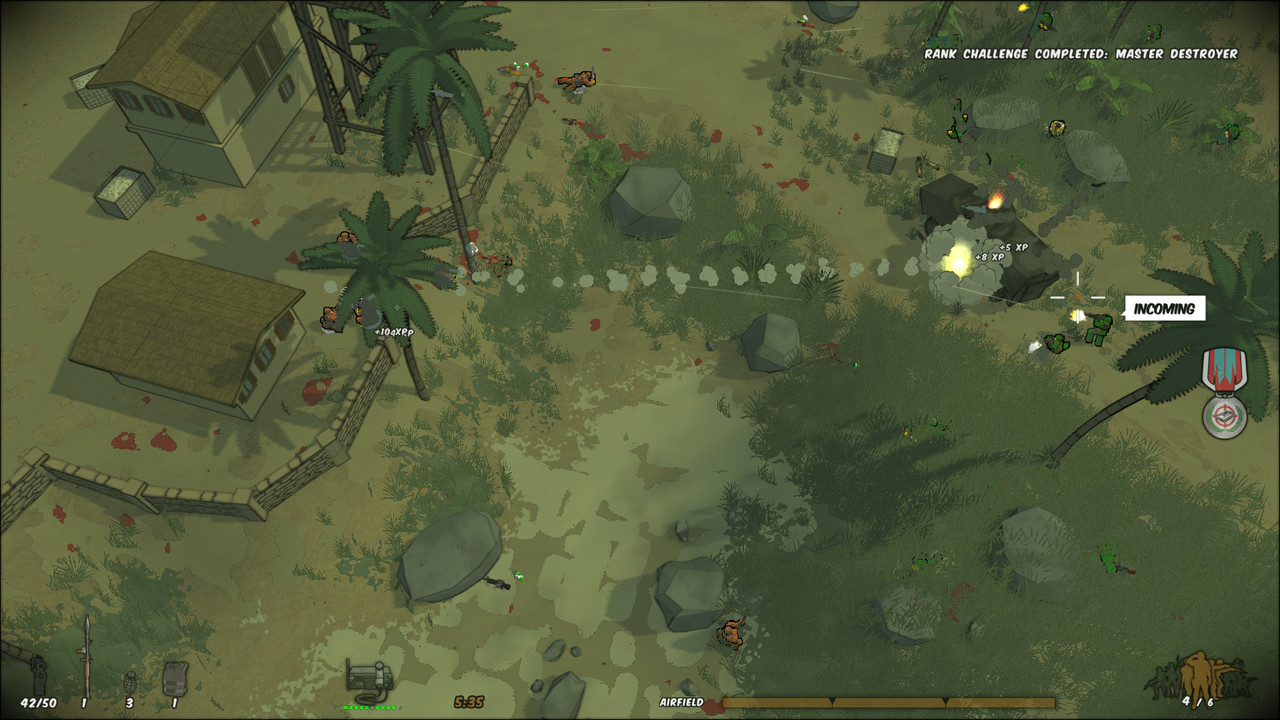
Task: Click the field radio equipment icon
Action: [x=370, y=677]
